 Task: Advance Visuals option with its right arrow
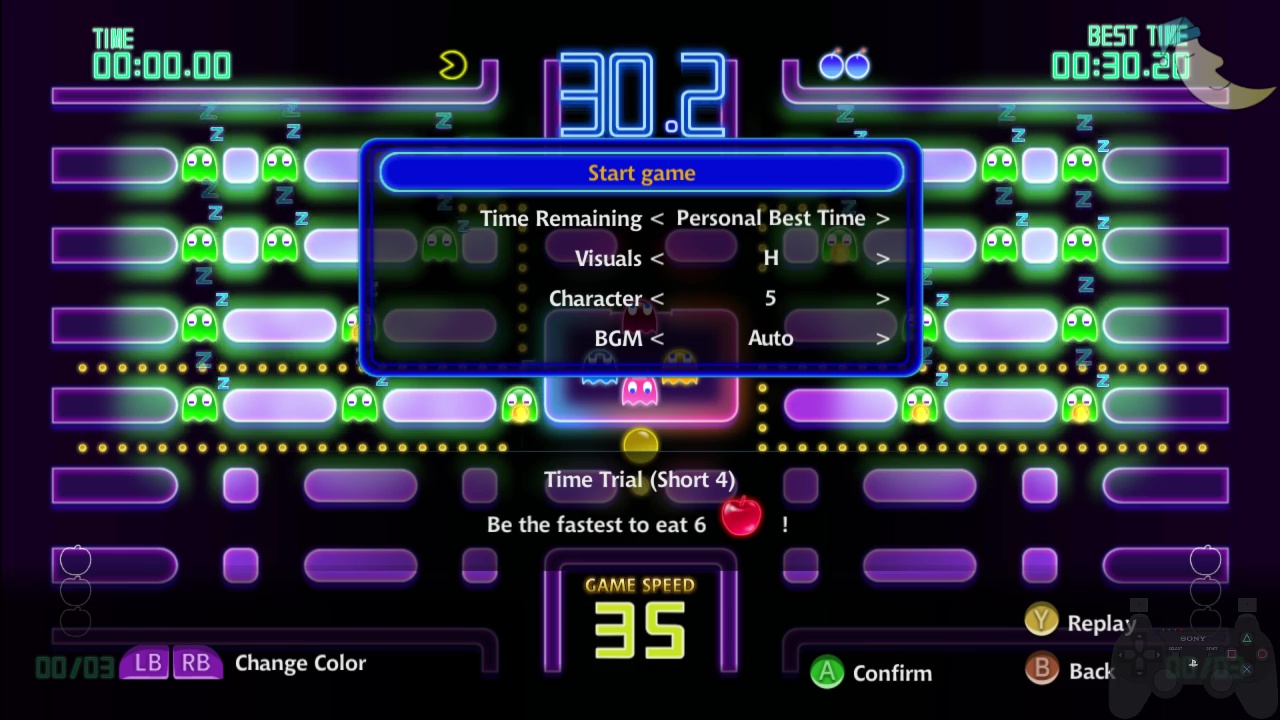pos(882,258)
